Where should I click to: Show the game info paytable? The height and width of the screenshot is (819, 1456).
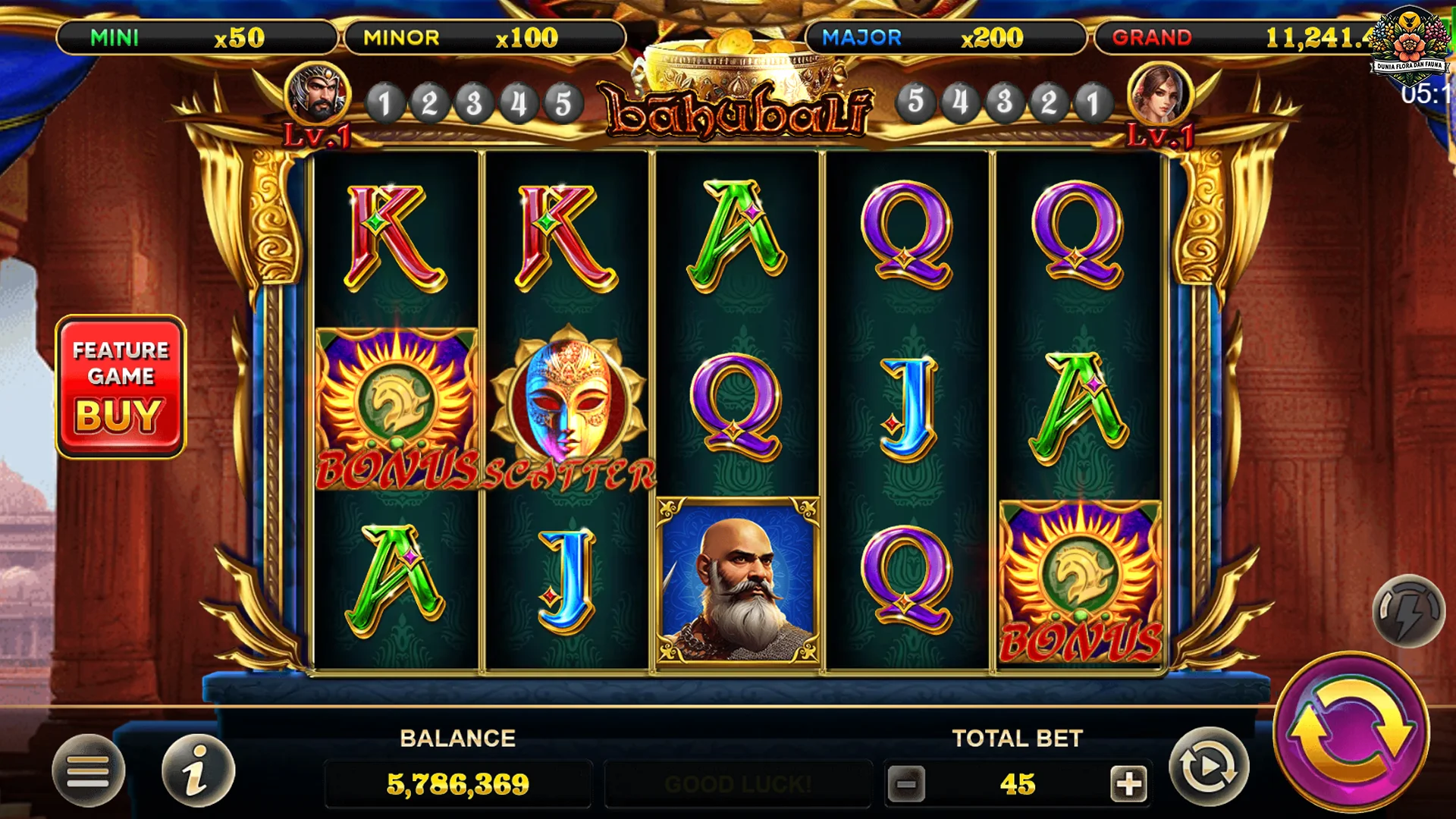coord(198,770)
